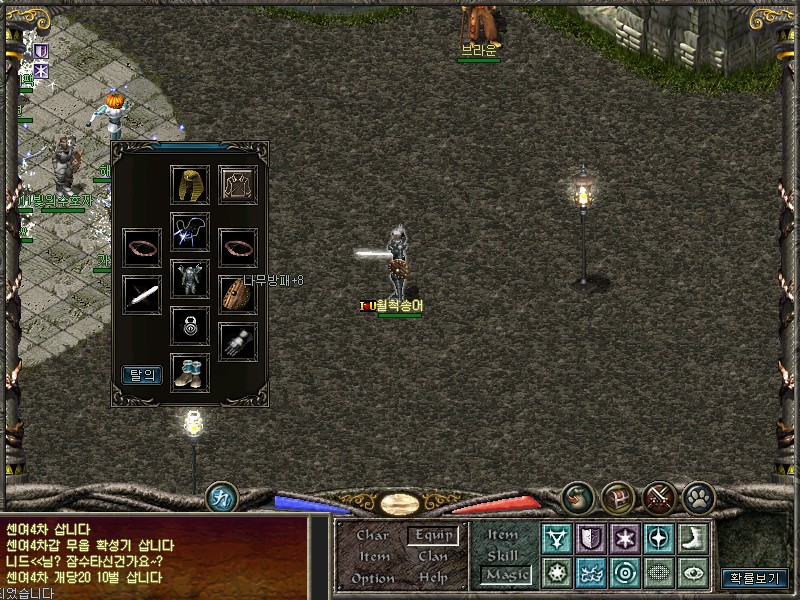Open the Char menu
The width and height of the screenshot is (800, 600).
pos(373,535)
